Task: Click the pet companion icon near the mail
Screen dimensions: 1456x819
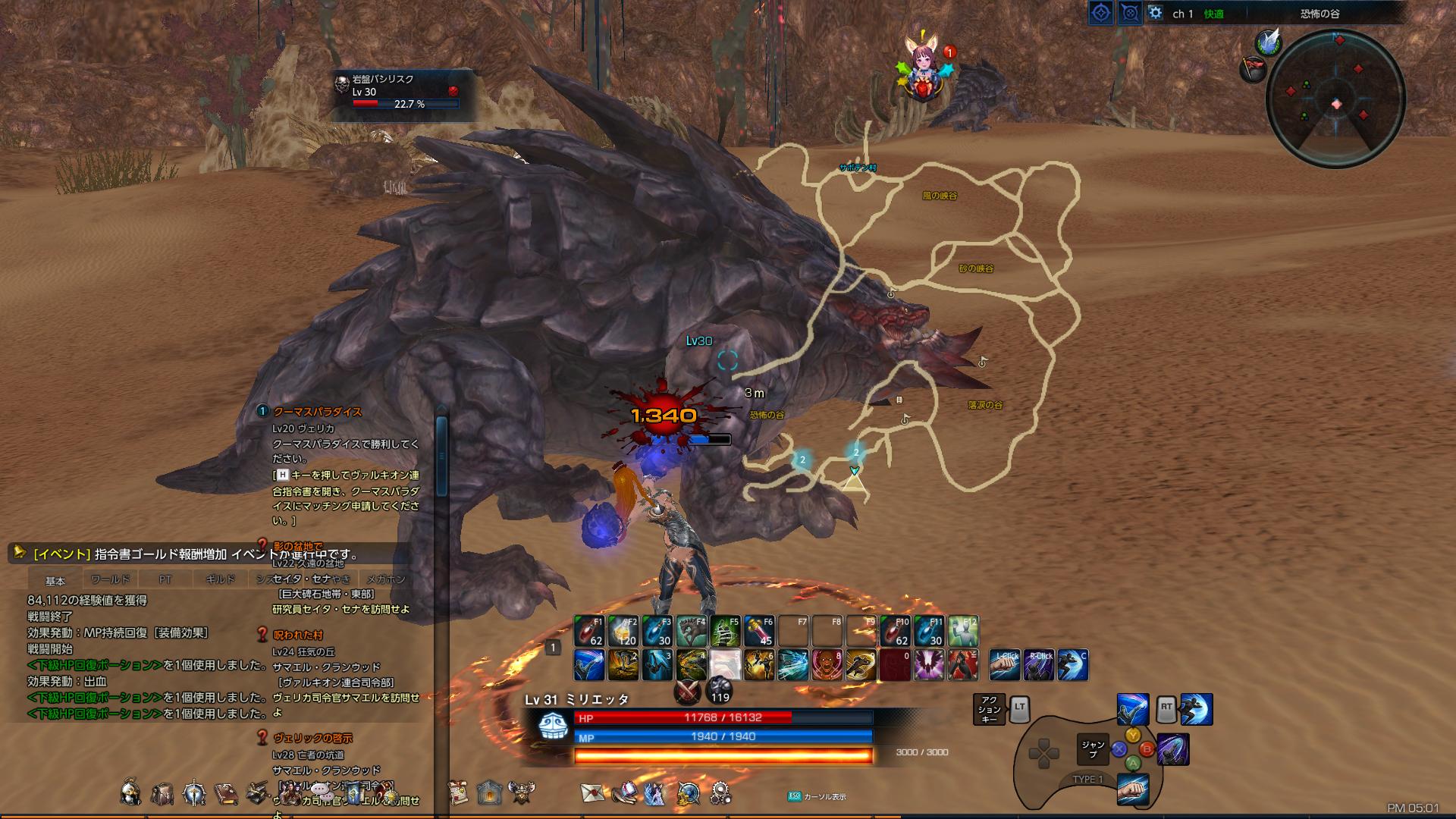Action: point(654,794)
